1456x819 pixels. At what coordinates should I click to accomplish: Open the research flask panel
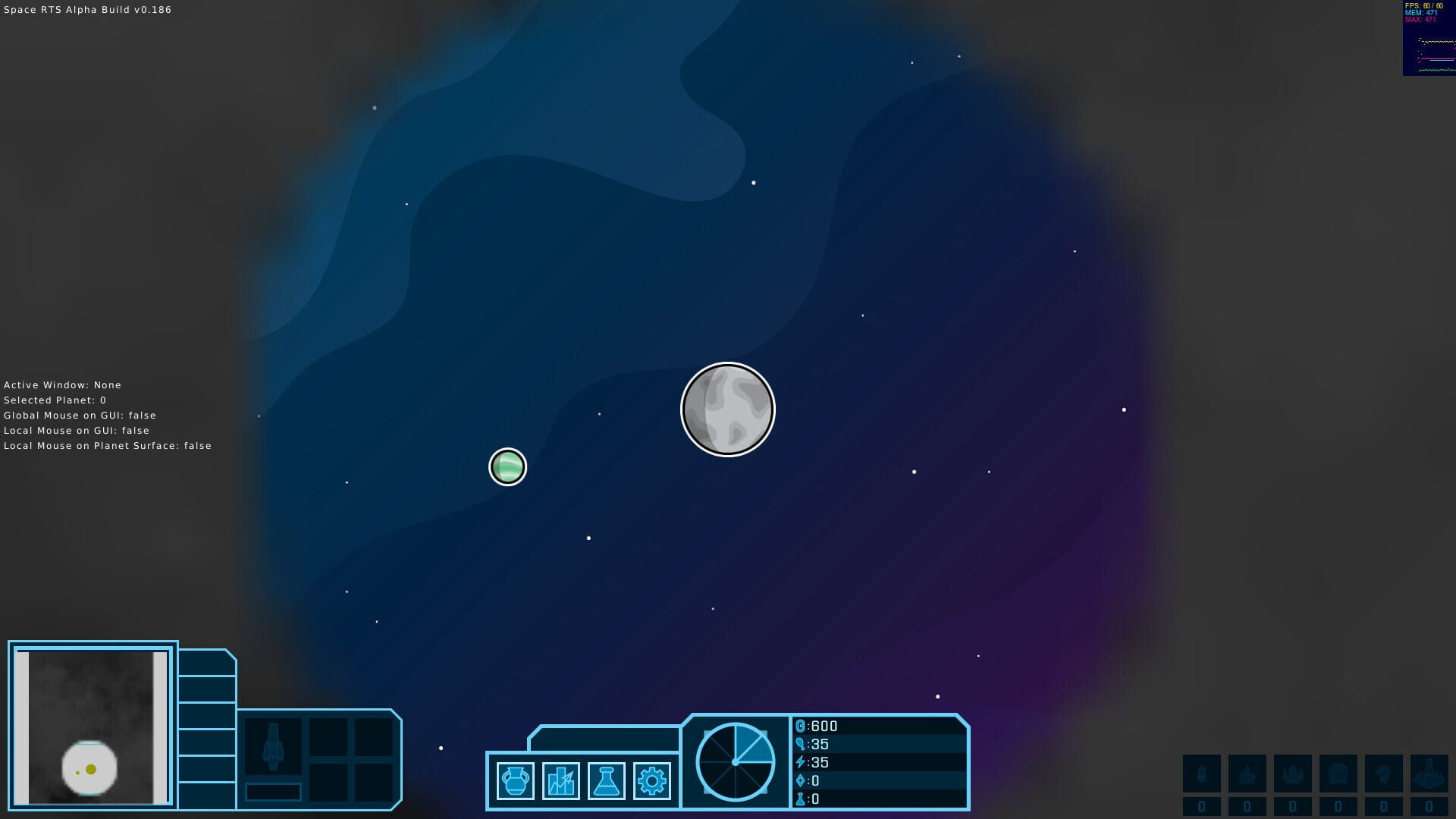[x=607, y=780]
